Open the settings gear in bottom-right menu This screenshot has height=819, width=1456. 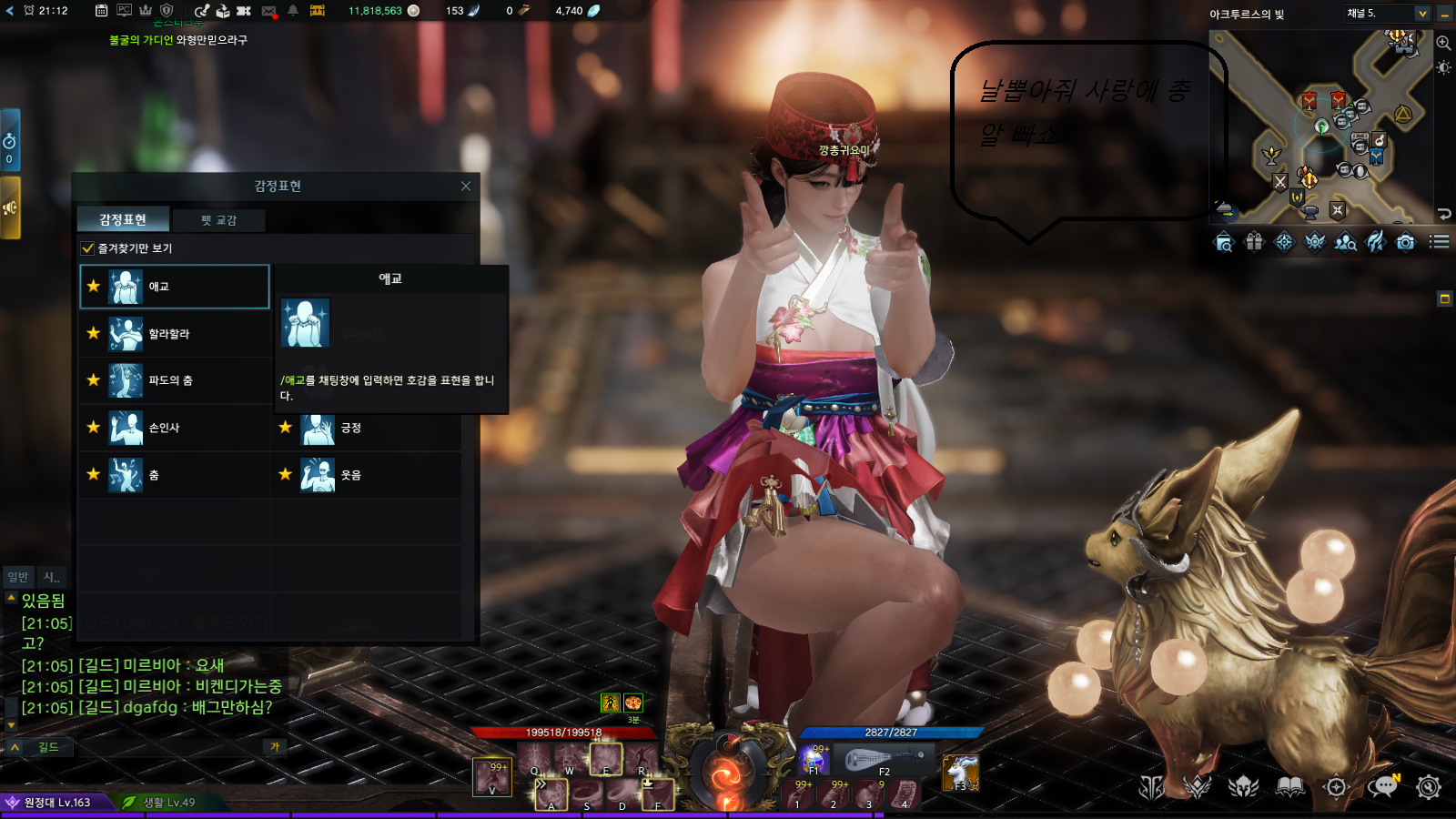coord(1429,787)
